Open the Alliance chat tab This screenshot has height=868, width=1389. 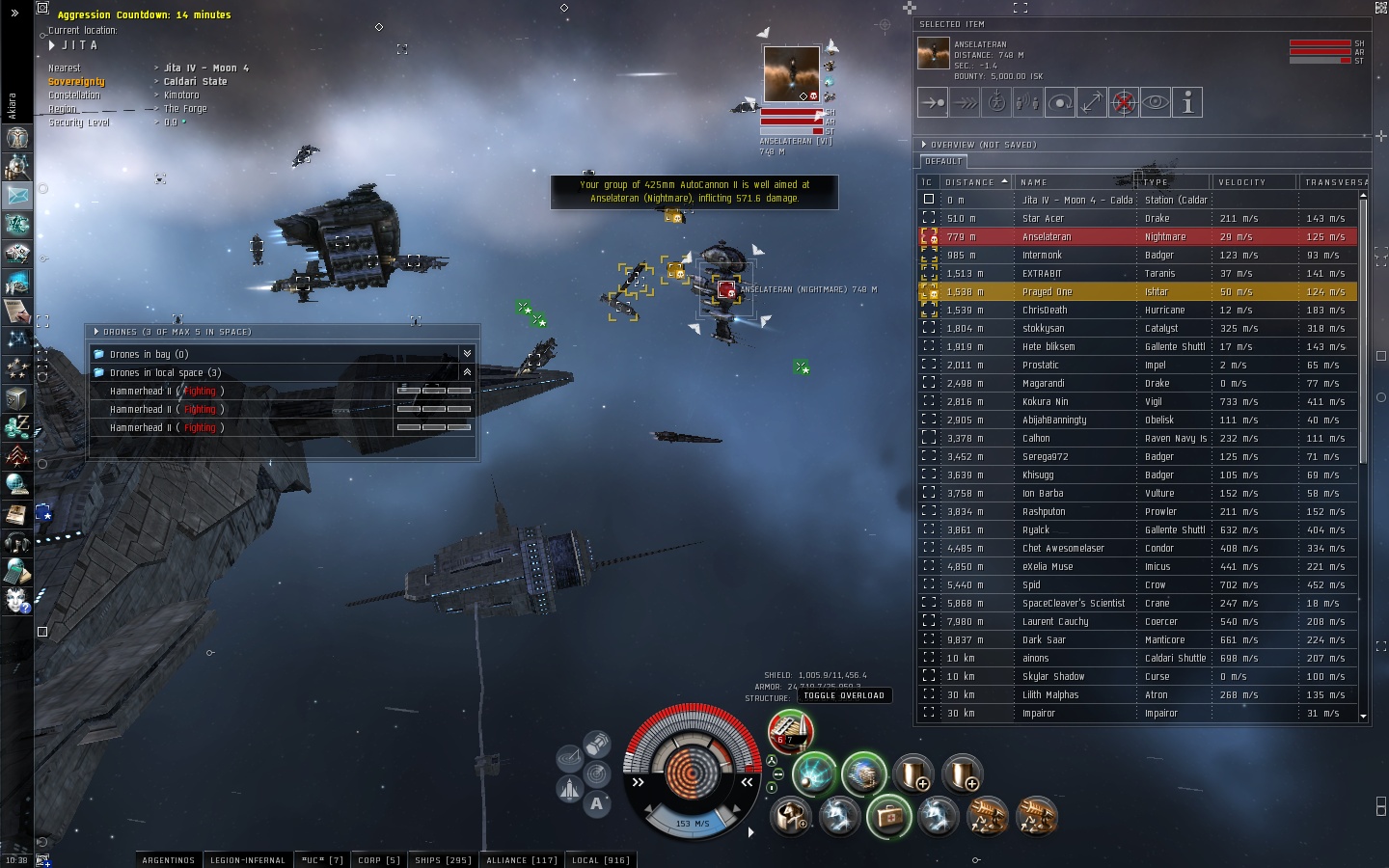point(521,860)
